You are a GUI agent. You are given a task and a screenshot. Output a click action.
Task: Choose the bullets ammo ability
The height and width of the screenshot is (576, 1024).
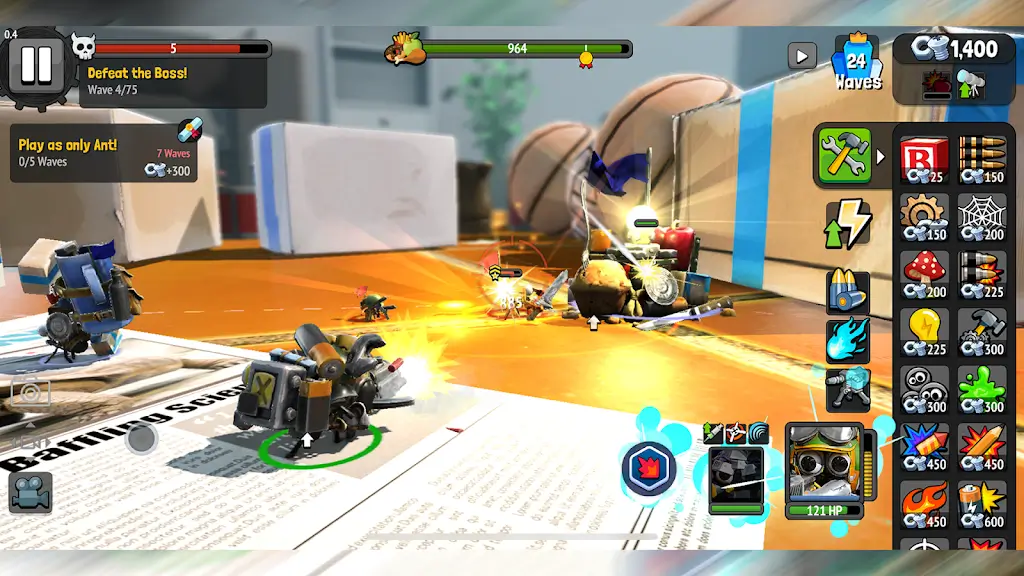[847, 291]
